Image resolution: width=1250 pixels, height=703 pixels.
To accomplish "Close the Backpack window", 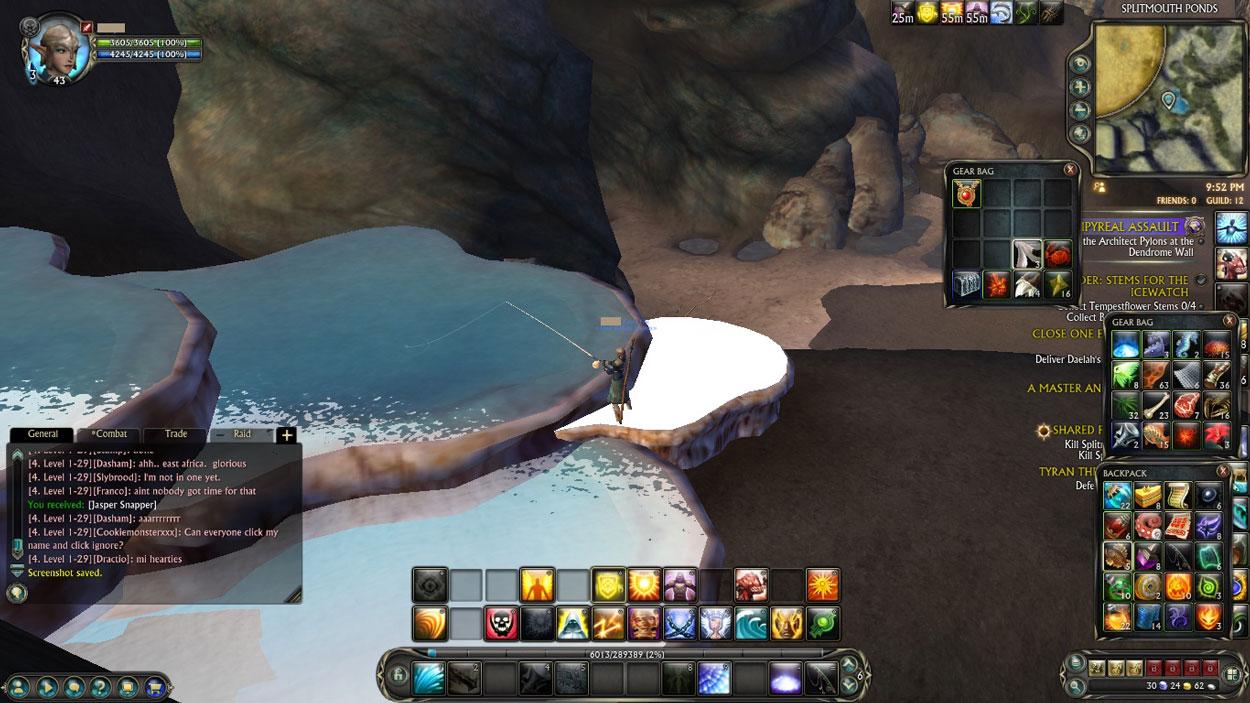I will (1223, 471).
